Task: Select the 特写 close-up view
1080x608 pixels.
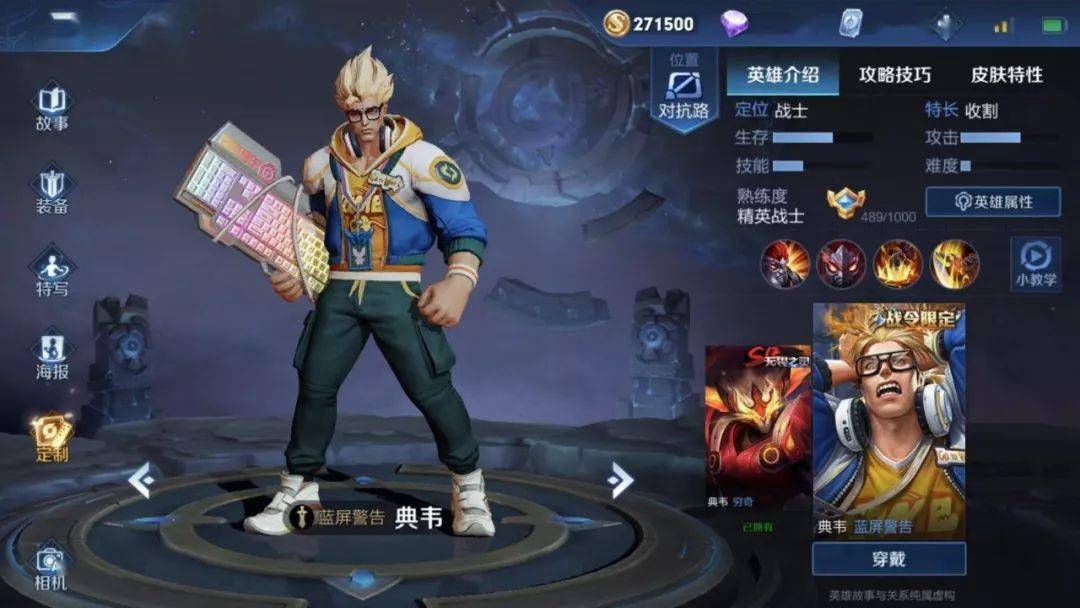Action: pyautogui.click(x=52, y=273)
